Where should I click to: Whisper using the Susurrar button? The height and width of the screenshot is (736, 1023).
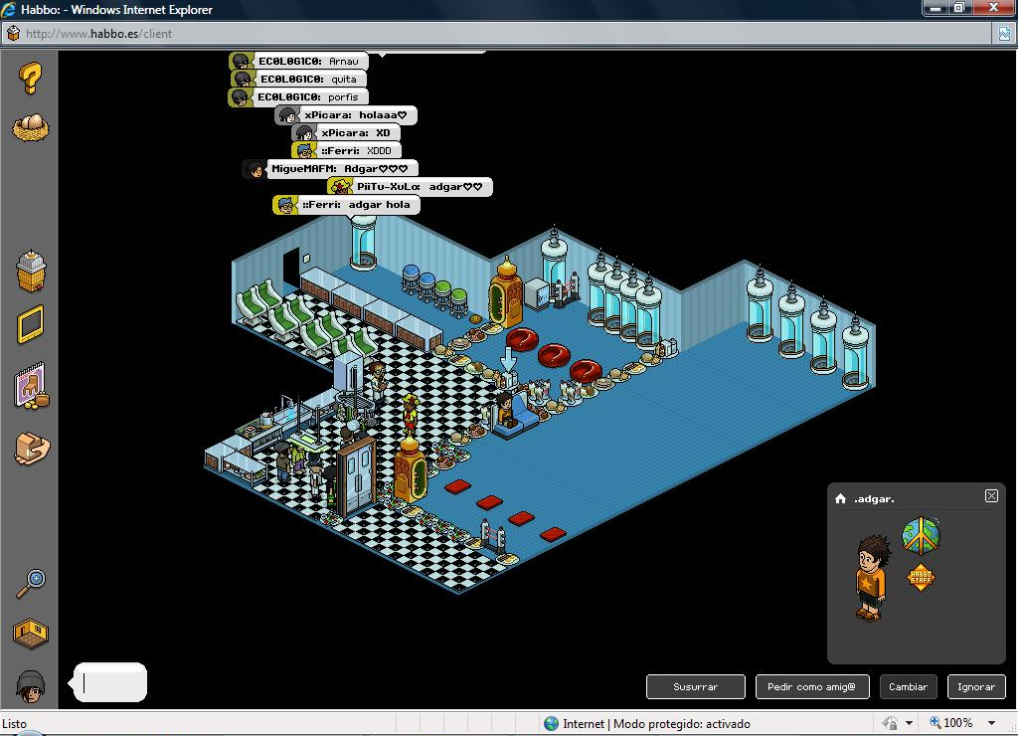pos(695,687)
